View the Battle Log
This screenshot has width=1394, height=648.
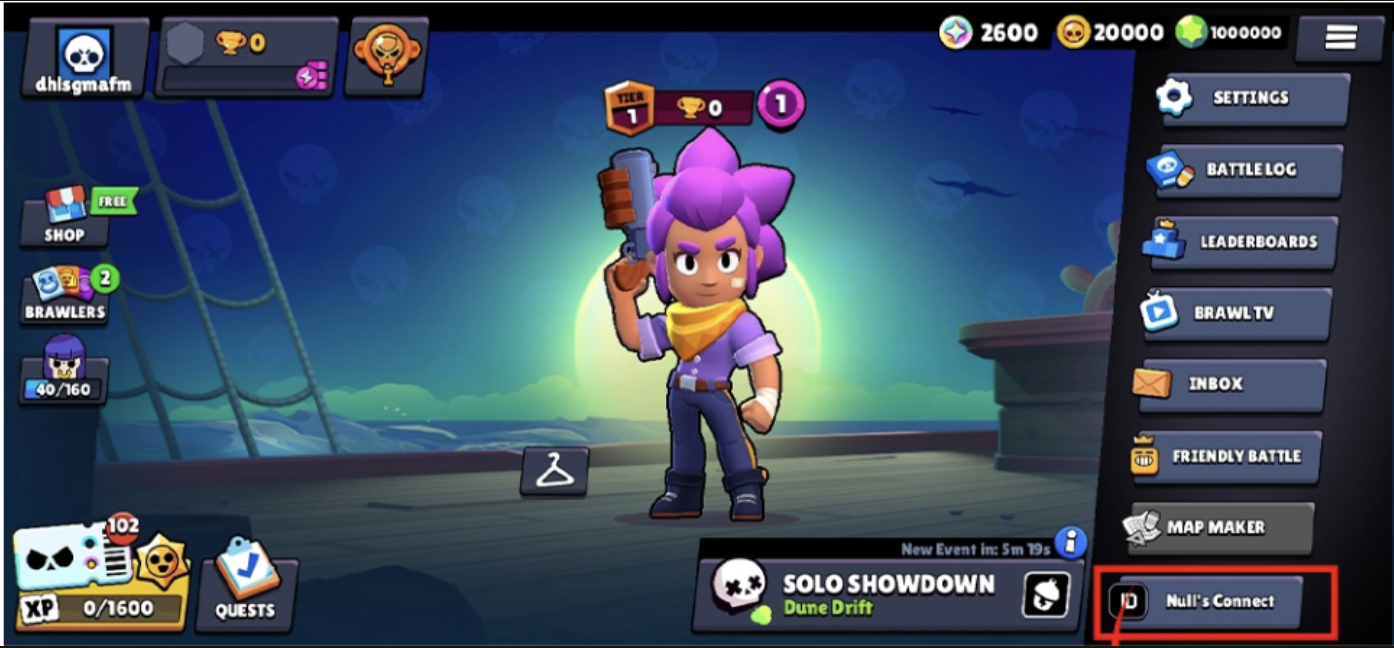pos(1245,170)
